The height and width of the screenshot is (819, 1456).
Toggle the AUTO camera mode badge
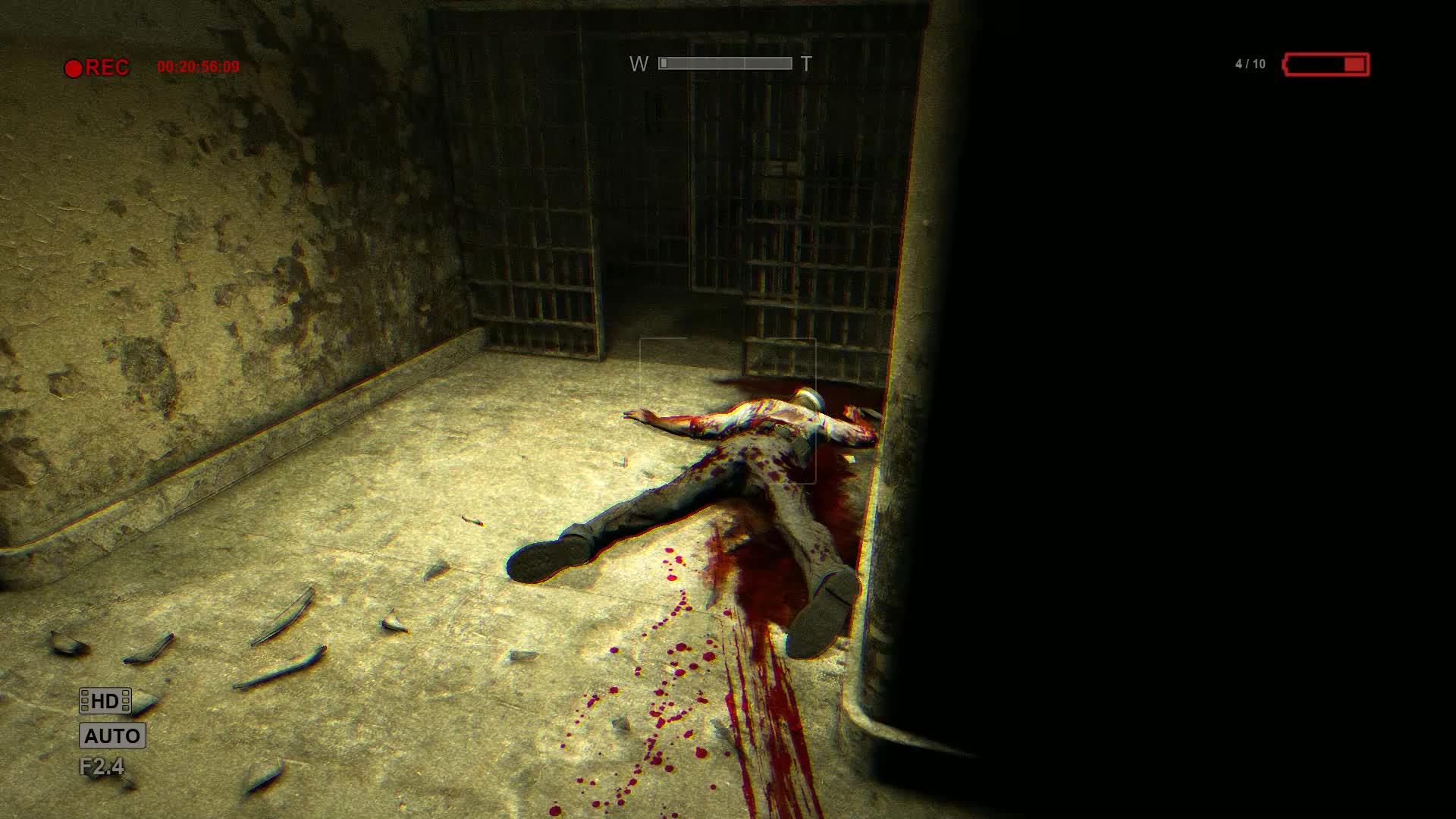(112, 736)
